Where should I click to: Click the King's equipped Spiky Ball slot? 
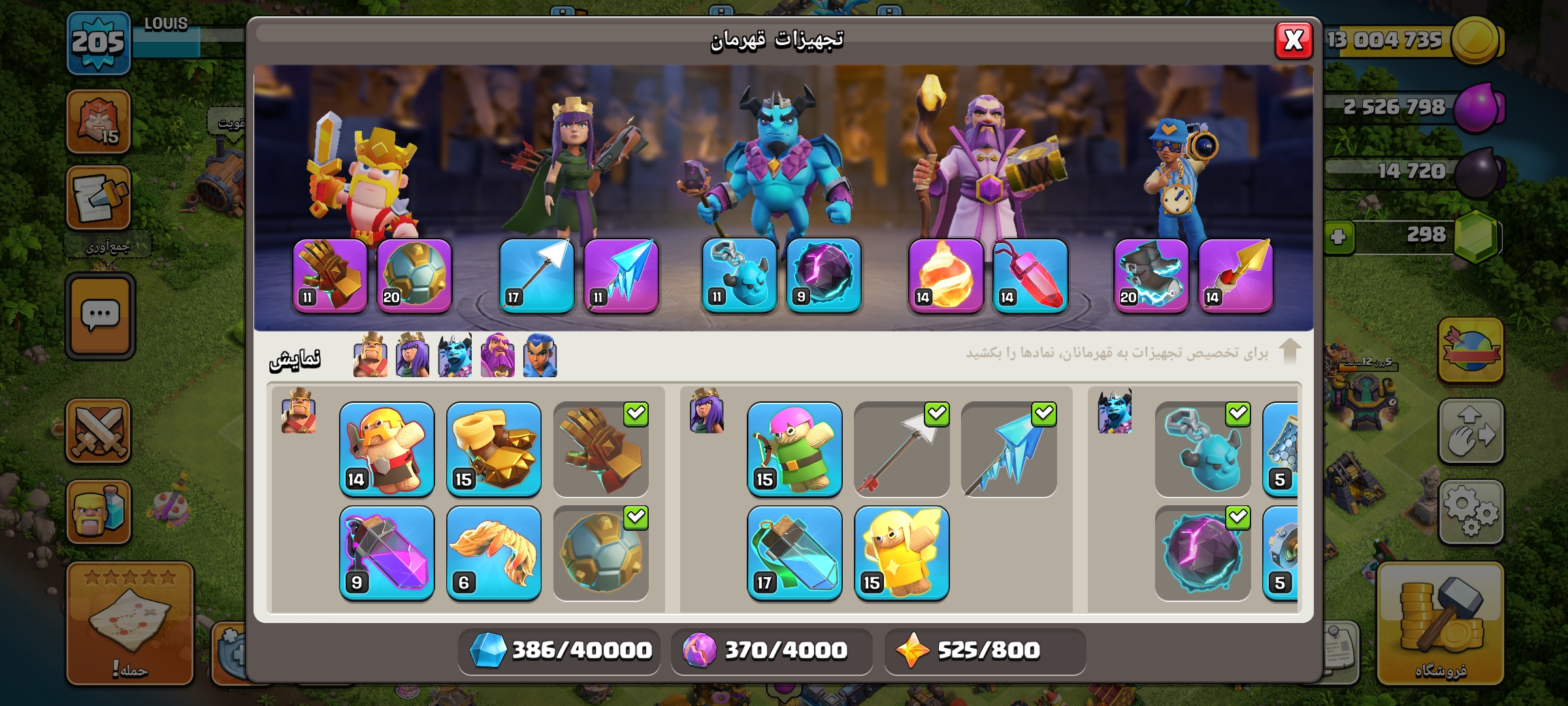click(414, 275)
